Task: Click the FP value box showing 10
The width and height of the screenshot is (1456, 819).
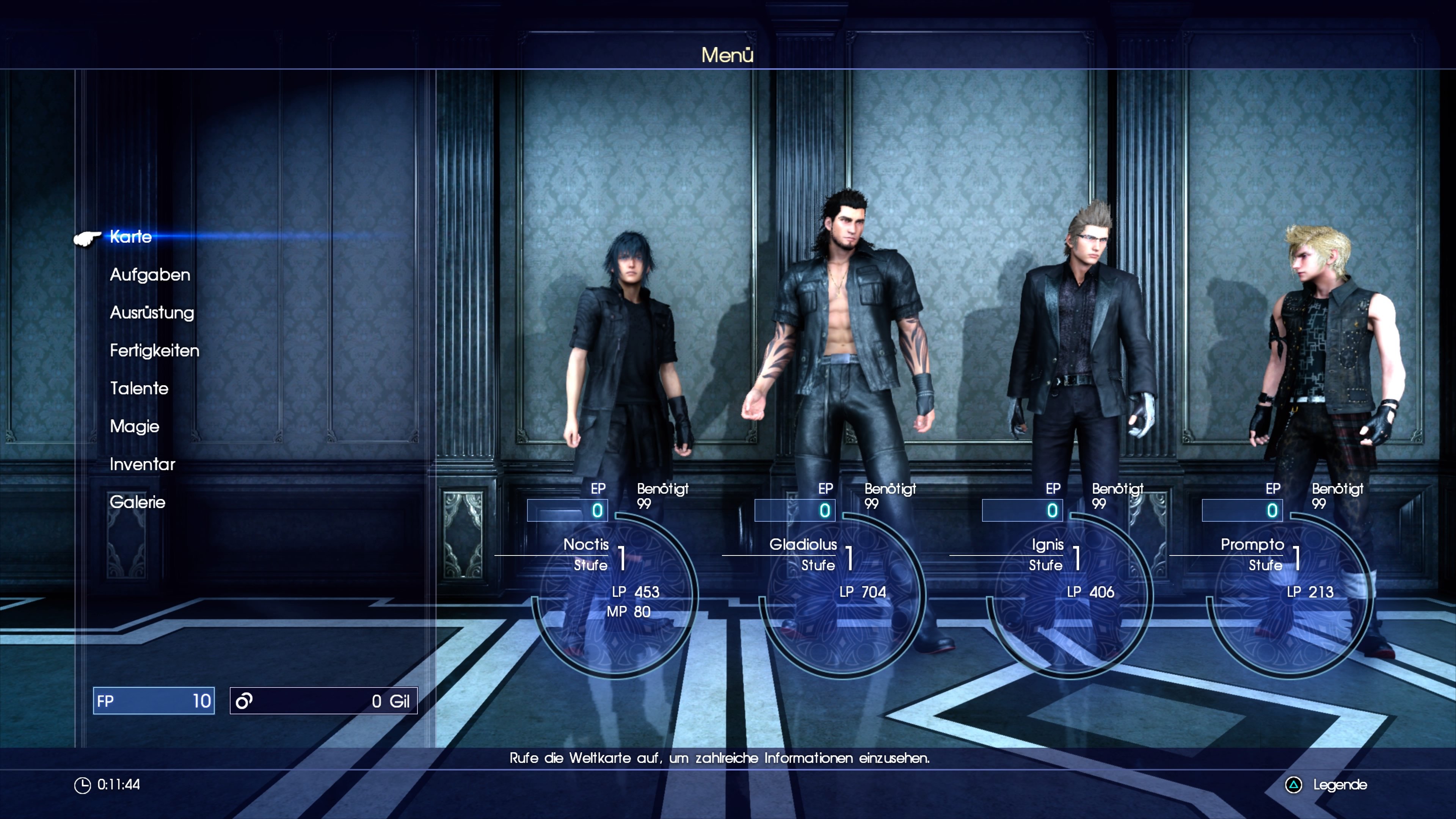Action: click(154, 701)
